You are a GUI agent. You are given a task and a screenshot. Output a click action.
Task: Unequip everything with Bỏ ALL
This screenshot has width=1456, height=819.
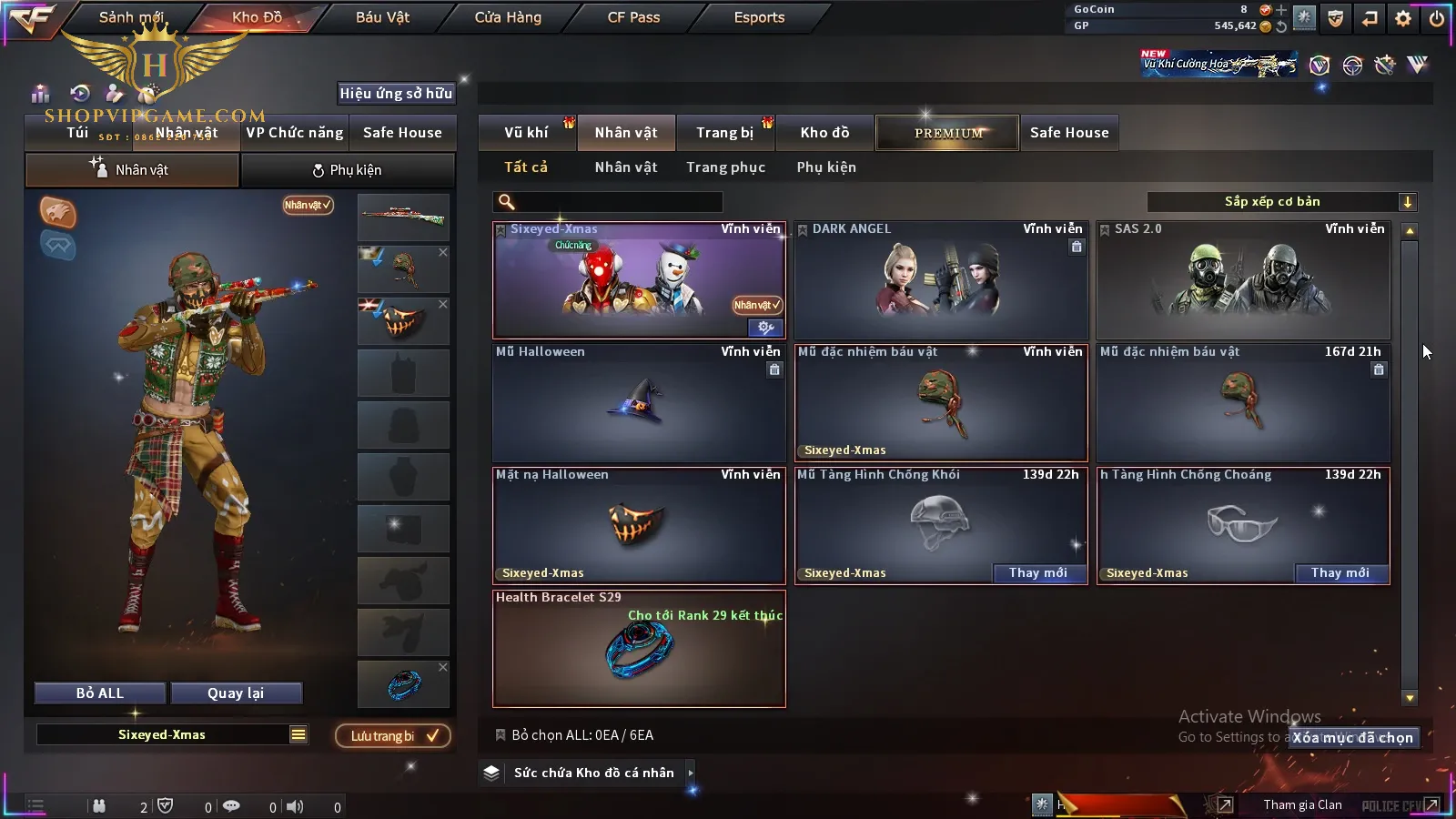[100, 693]
